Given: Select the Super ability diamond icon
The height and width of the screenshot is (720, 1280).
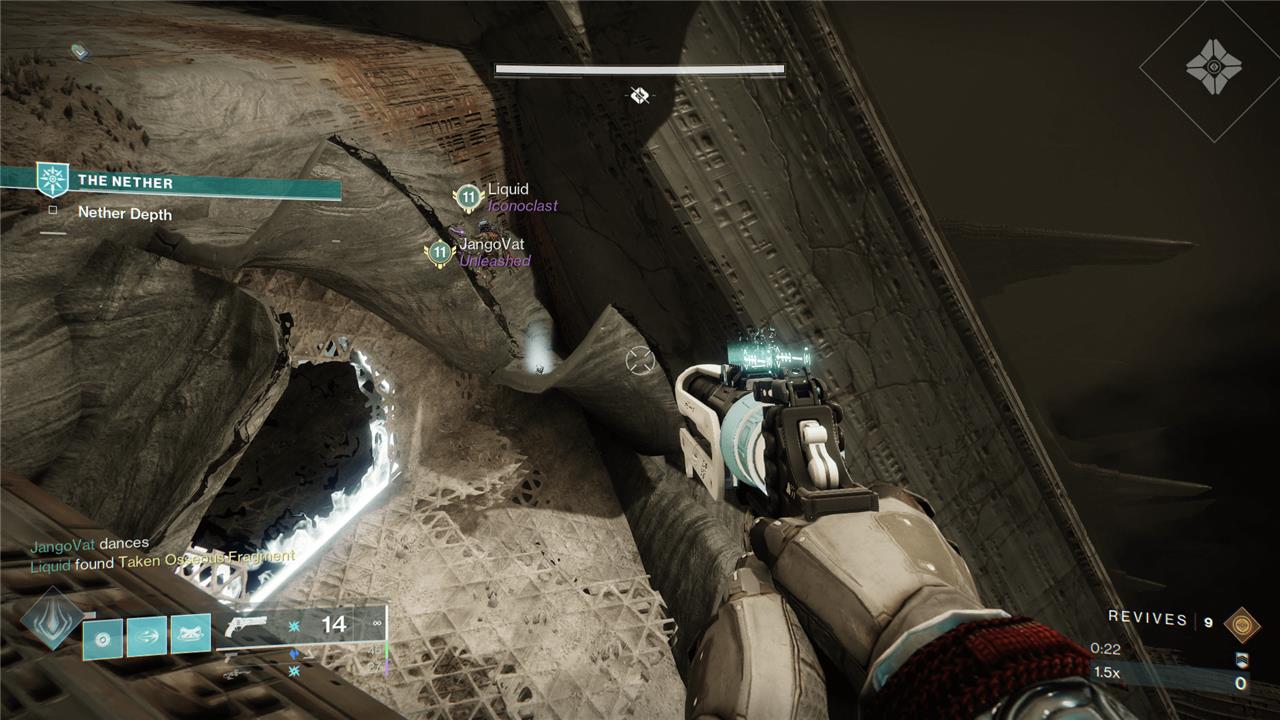Looking at the screenshot, I should 52,619.
